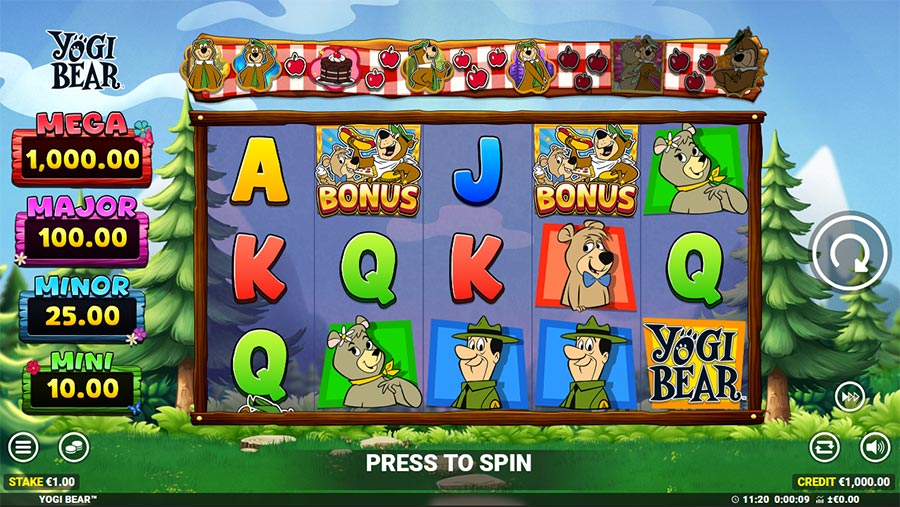The image size is (900, 507).
Task: Toggle turbo mode with the fast-forward icon
Action: coord(849,397)
